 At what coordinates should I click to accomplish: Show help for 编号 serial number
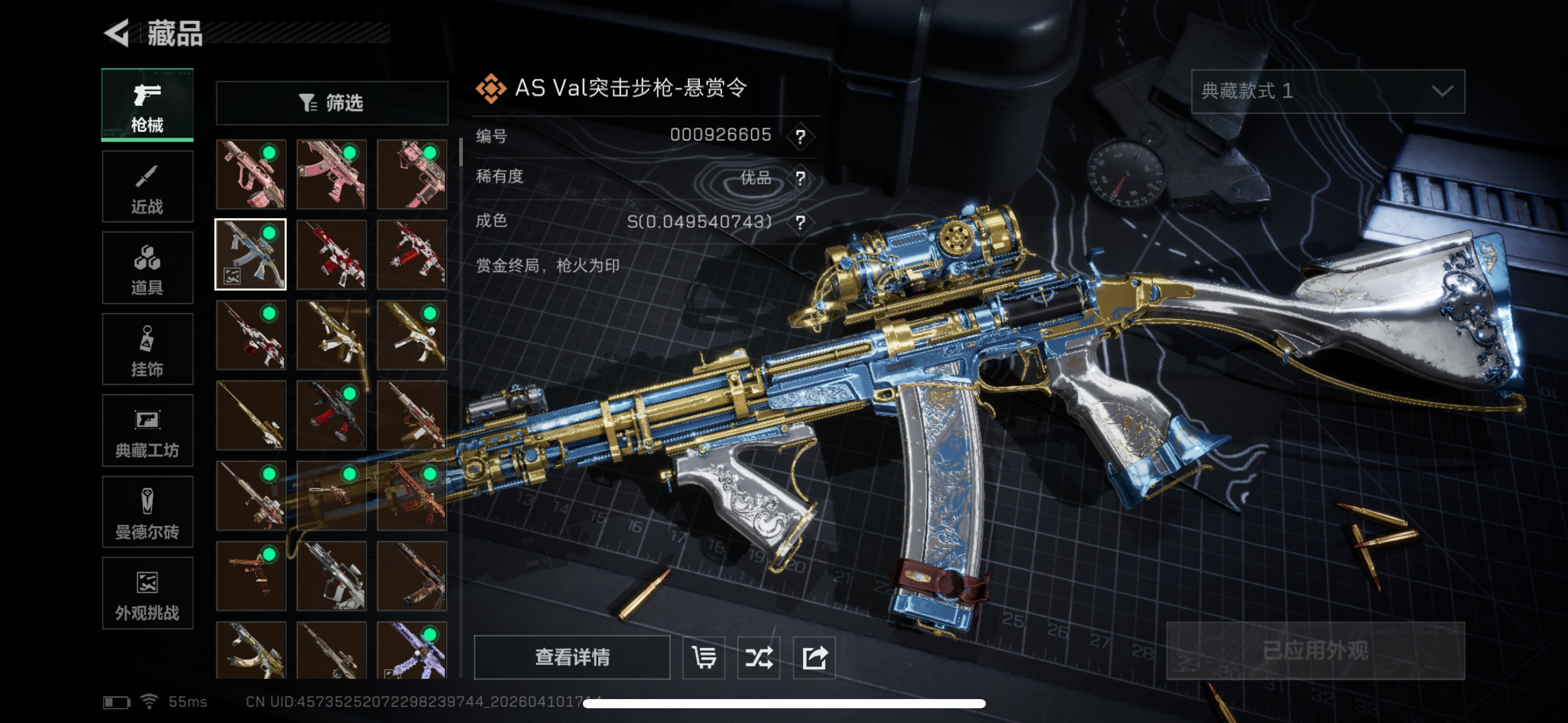(x=800, y=136)
